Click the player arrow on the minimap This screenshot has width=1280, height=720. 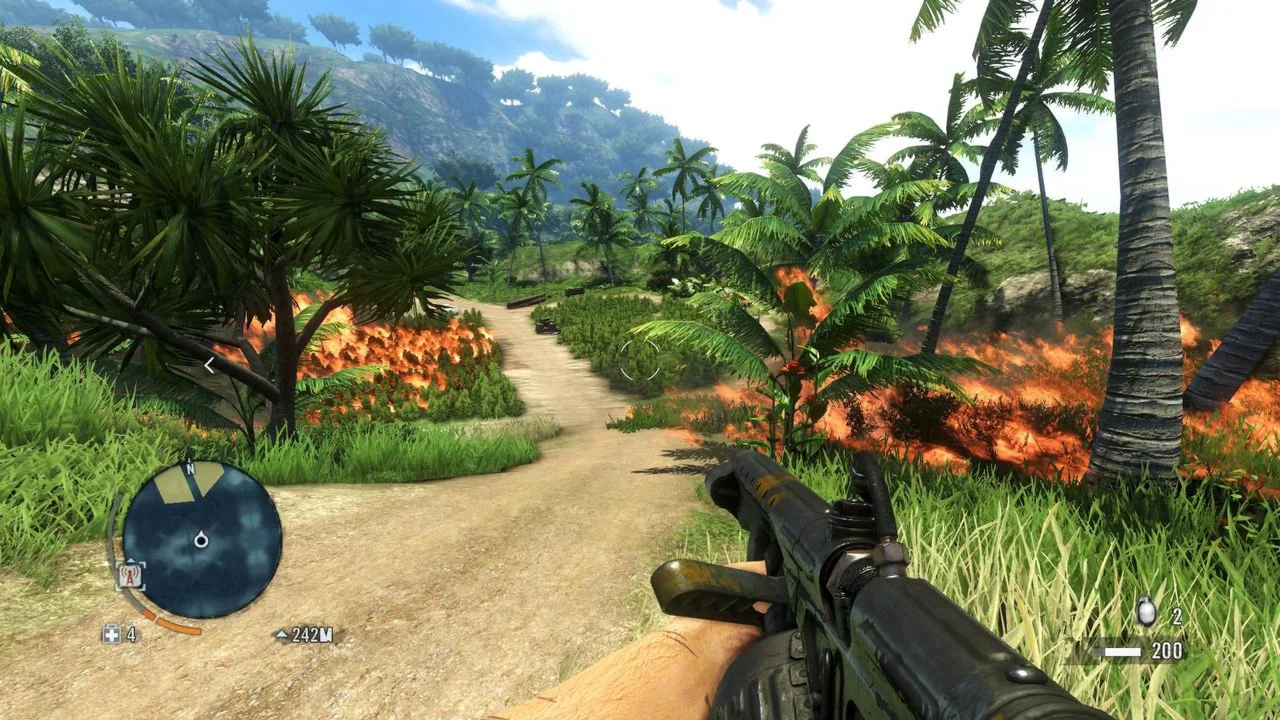[x=201, y=540]
